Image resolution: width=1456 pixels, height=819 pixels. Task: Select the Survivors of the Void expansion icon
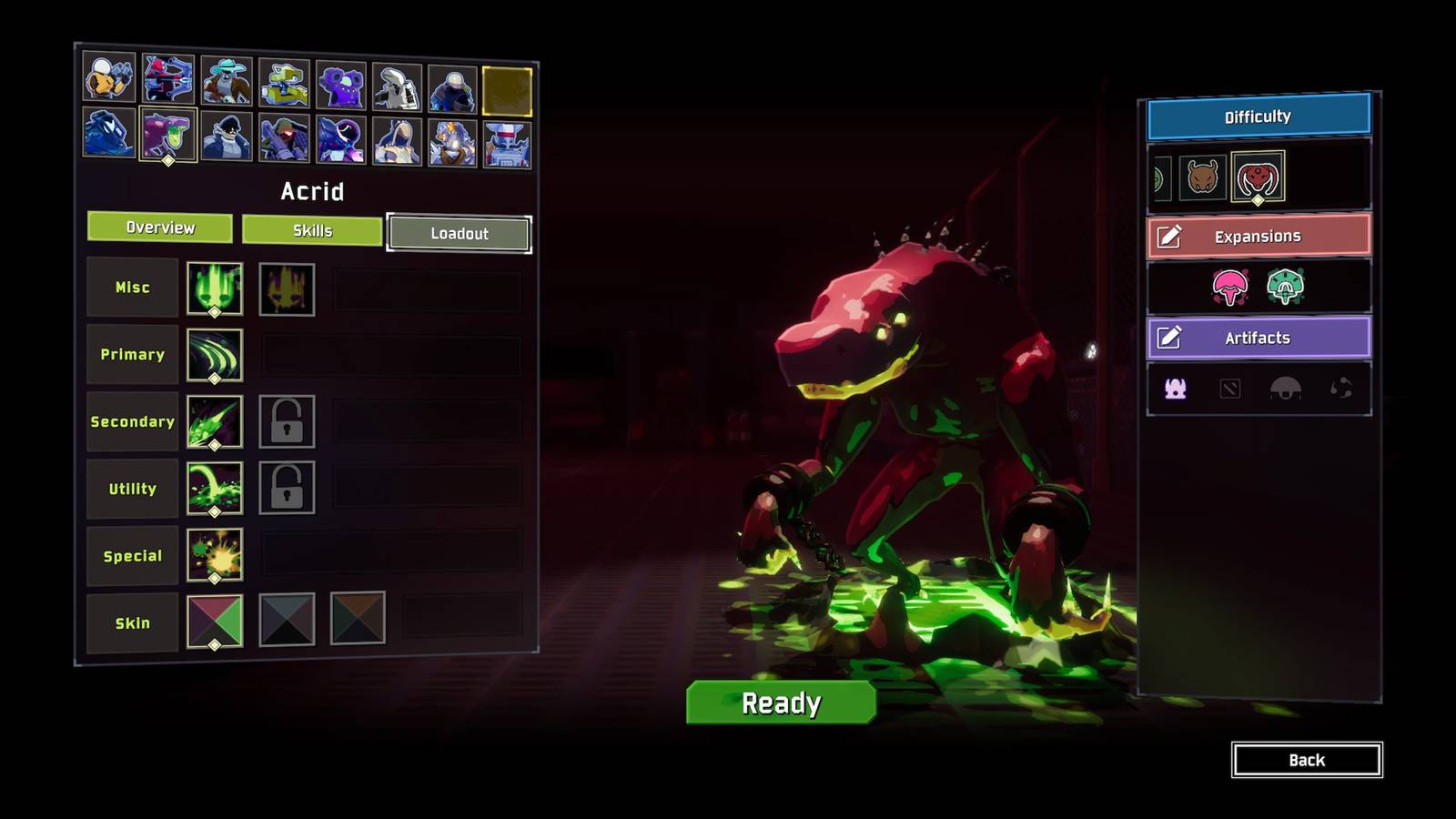[1231, 285]
